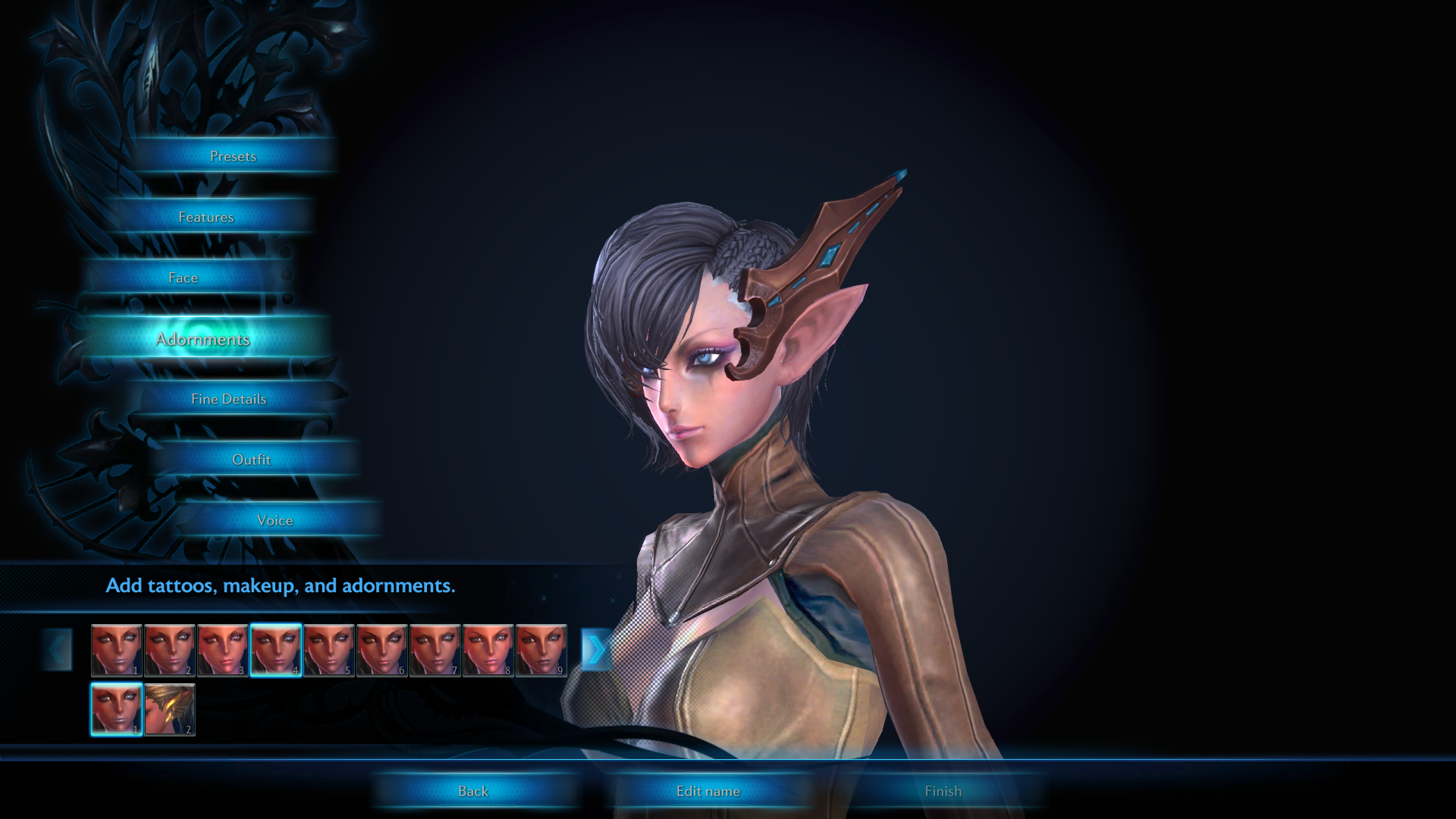This screenshot has height=819, width=1456.
Task: Select makeup thumbnail number 9
Action: (x=541, y=650)
